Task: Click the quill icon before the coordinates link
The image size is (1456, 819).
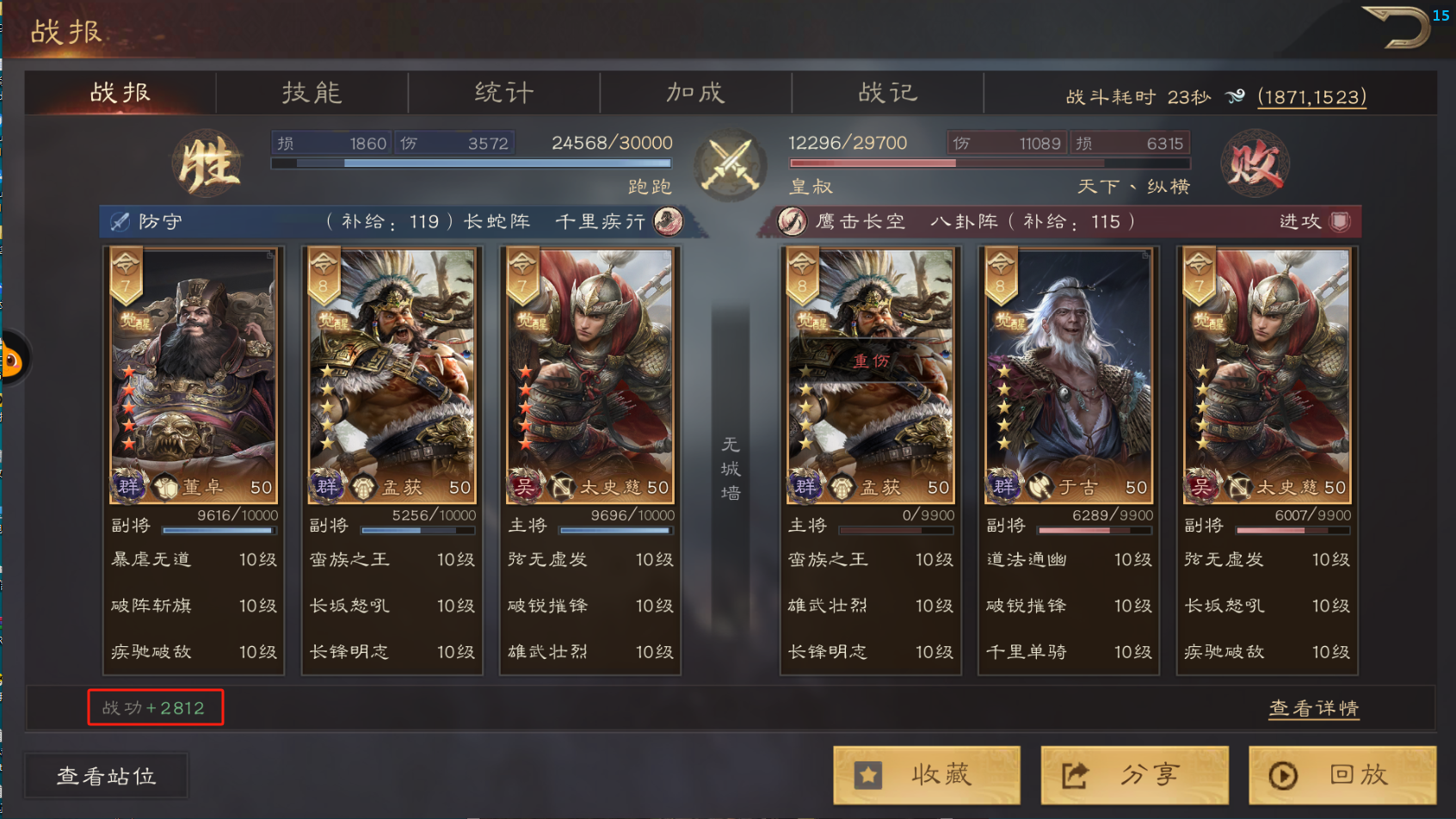Action: pyautogui.click(x=1237, y=96)
